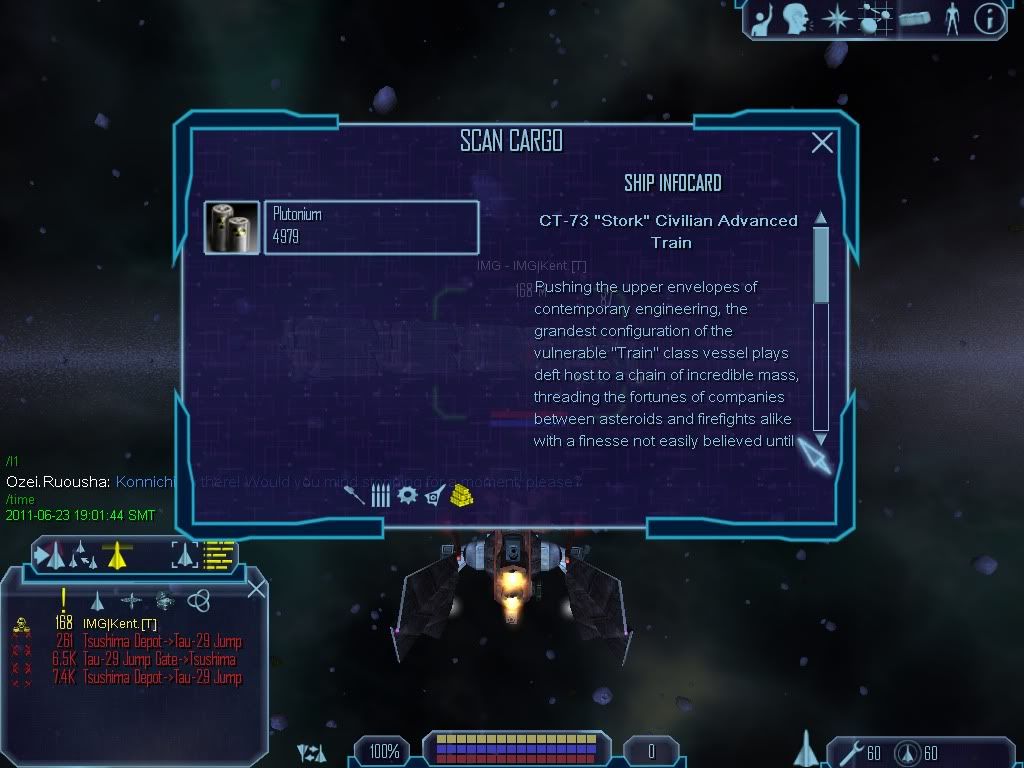Filter contact list by the important (exclamation) icon
Screen dimensions: 1024x768
click(x=64, y=600)
